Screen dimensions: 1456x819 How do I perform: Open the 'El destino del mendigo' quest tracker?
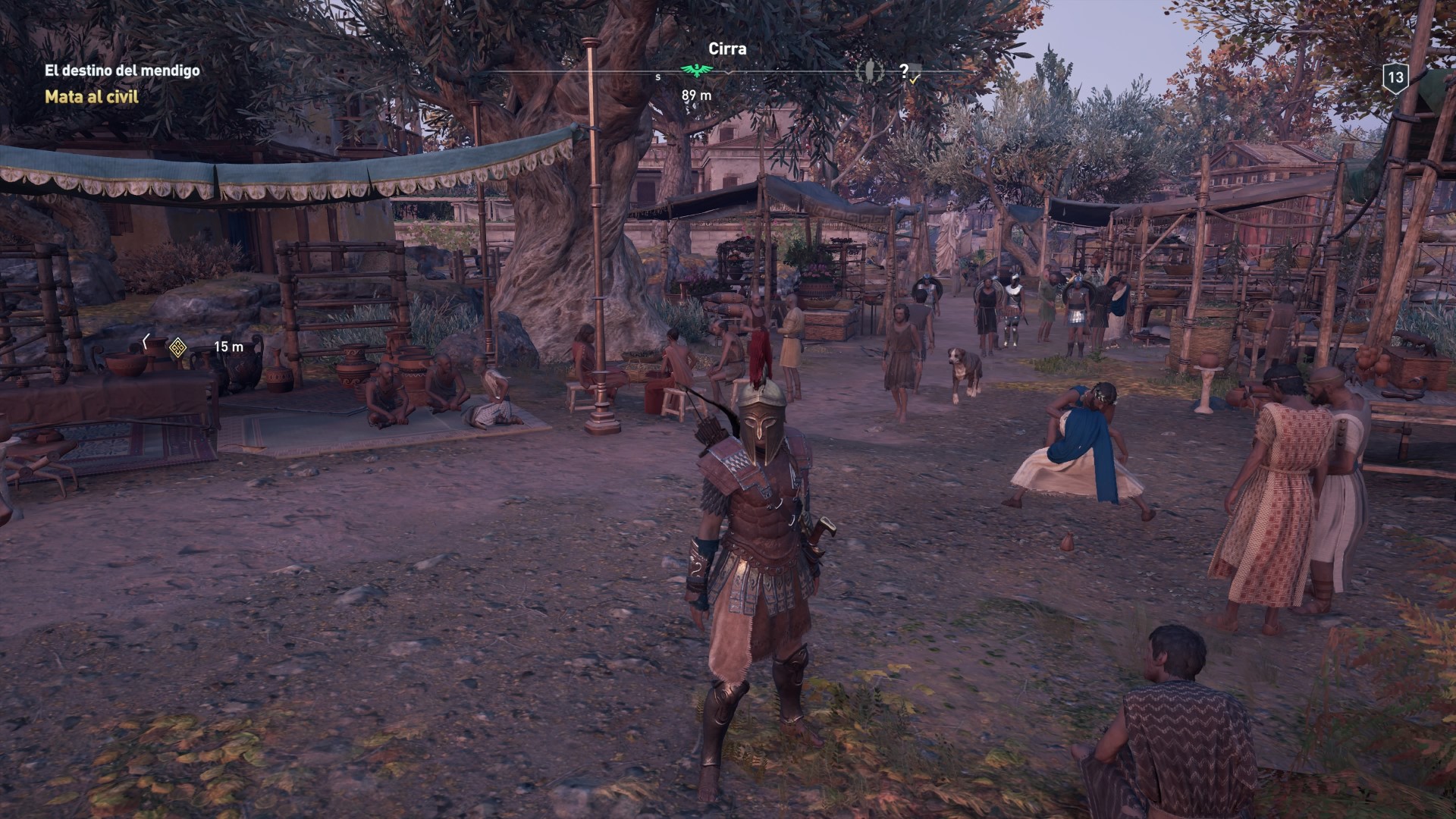tap(122, 71)
